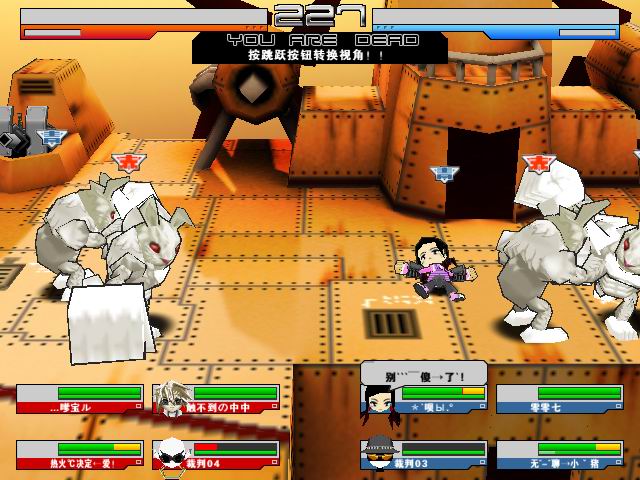Select the 裁判03 player panel
Screen dimensions: 640x480
tap(424, 455)
